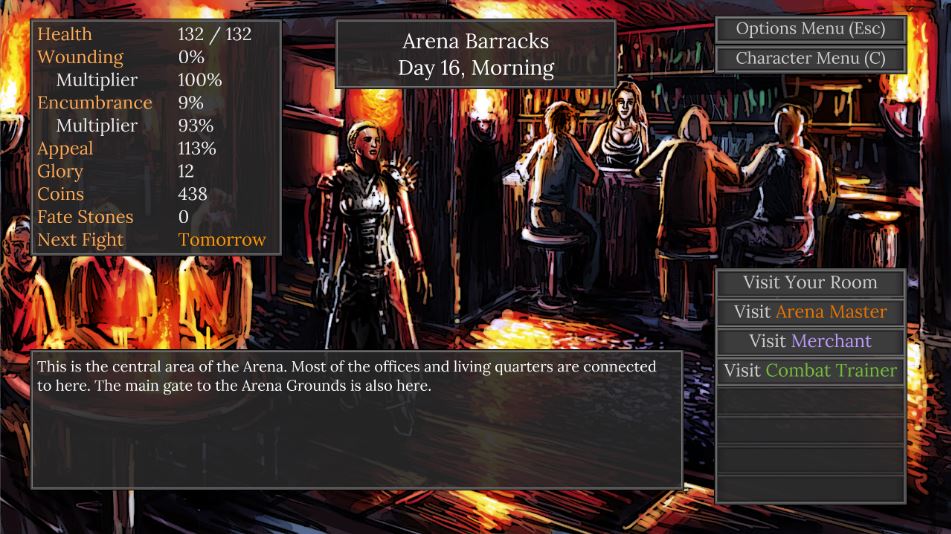Image resolution: width=951 pixels, height=534 pixels.
Task: Select Visit Combat Trainer
Action: point(810,370)
